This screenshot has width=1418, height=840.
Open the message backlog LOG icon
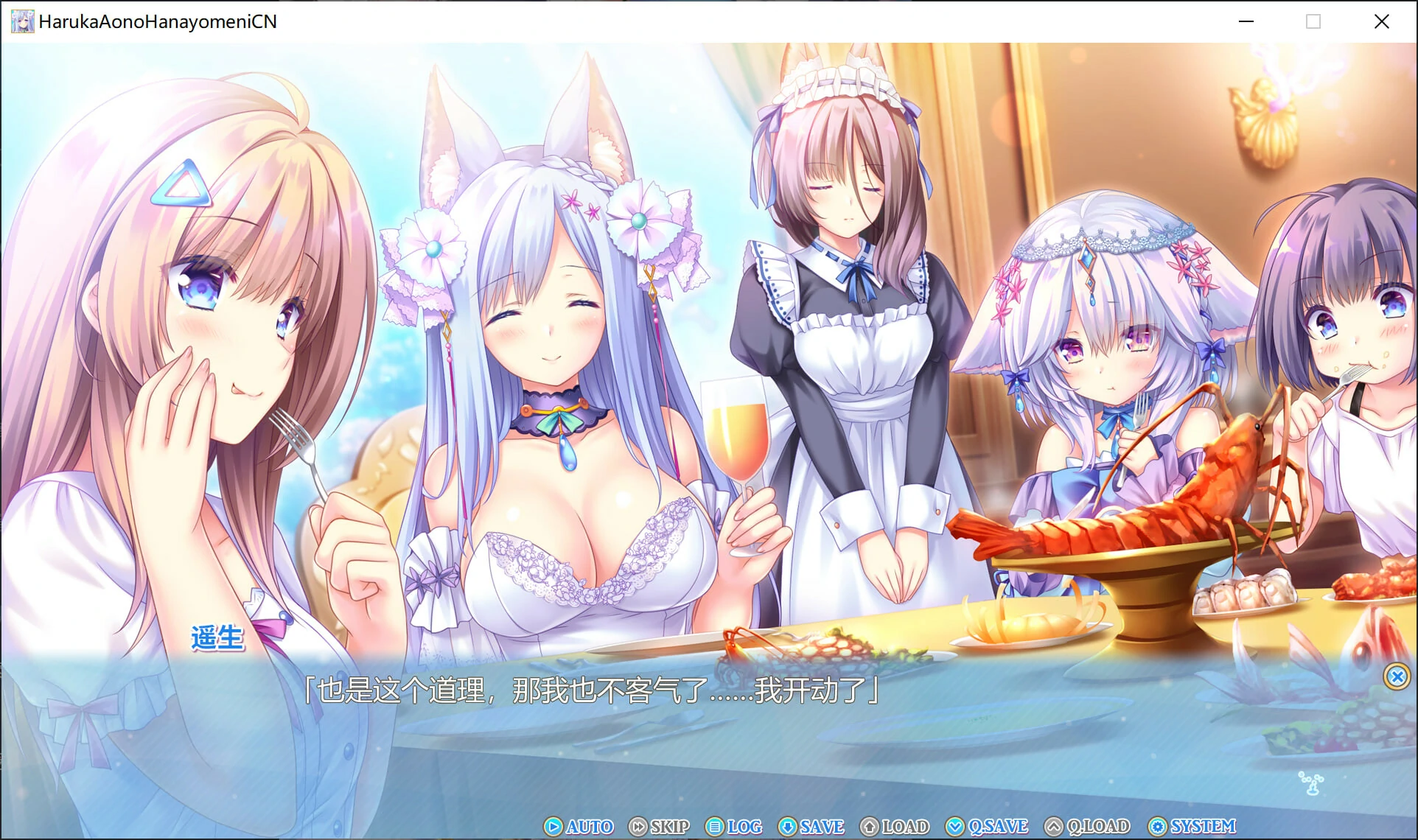pyautogui.click(x=716, y=827)
